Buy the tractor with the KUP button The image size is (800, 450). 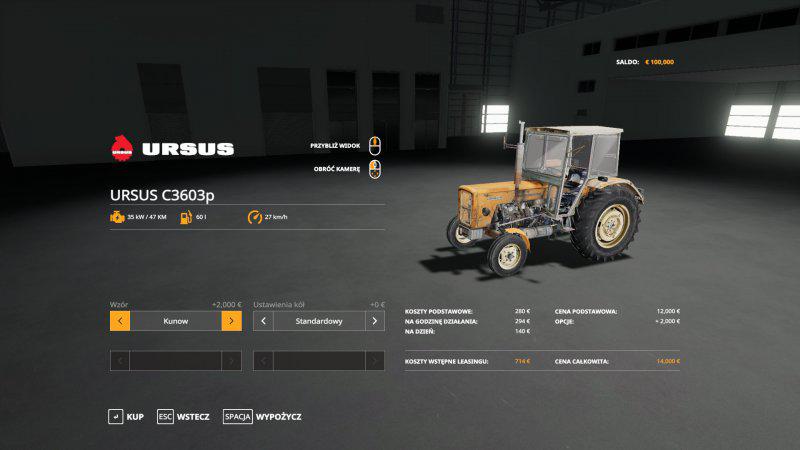click(x=126, y=416)
